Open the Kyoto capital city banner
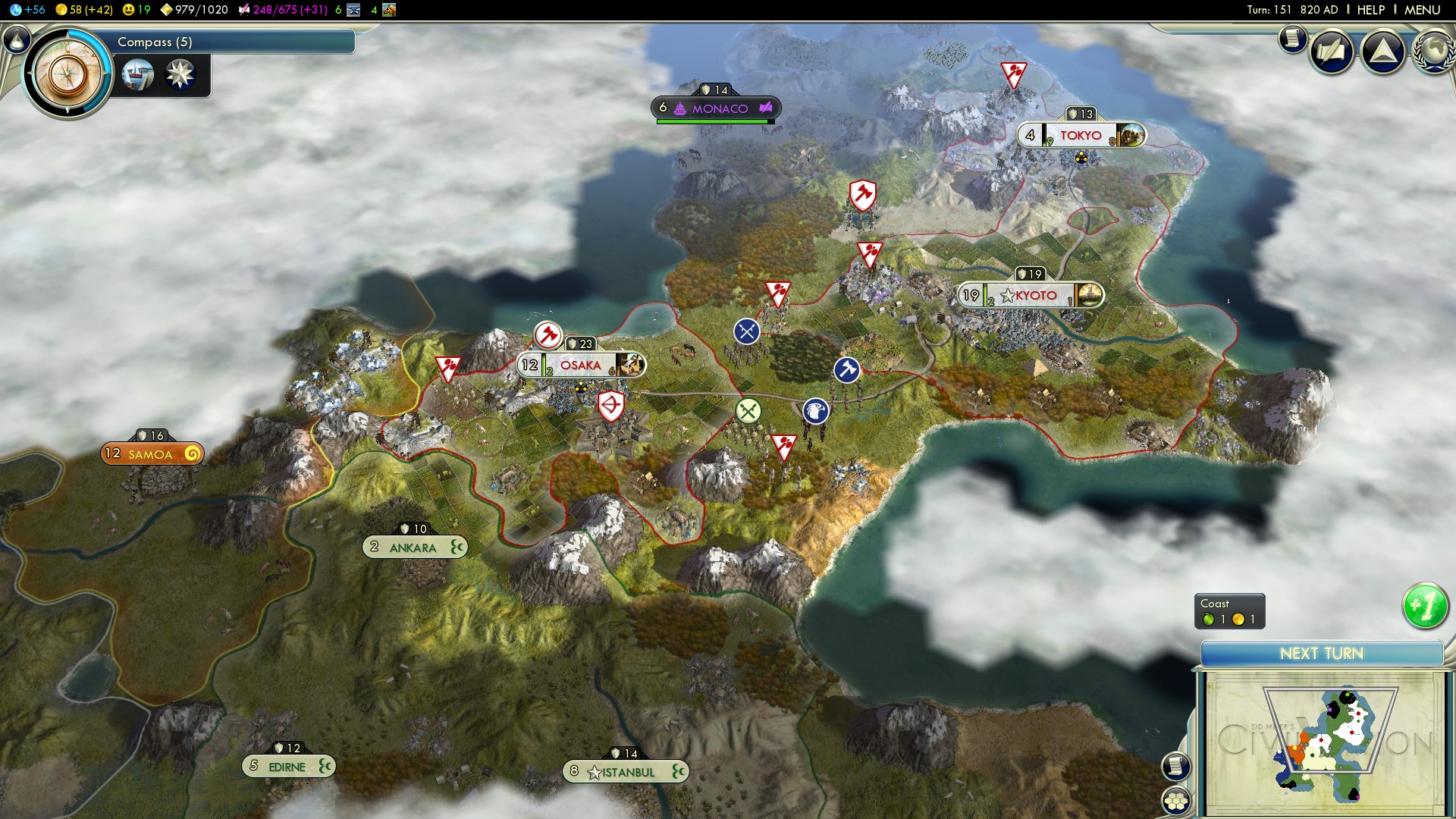This screenshot has width=1456, height=819. point(1031,296)
